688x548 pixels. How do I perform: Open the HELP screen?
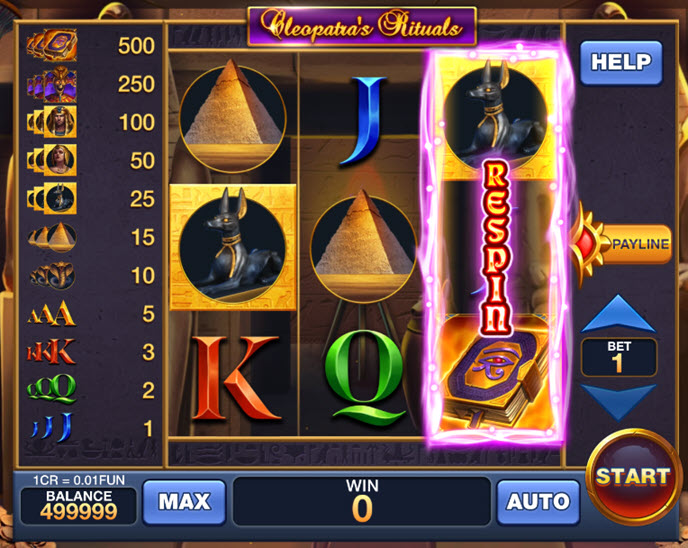click(x=621, y=62)
